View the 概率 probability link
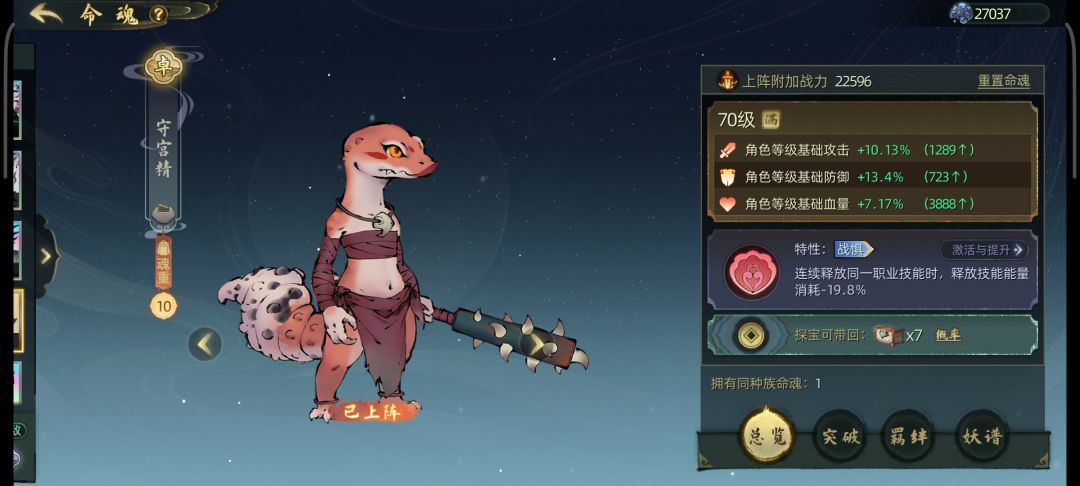Screen dimensions: 1080x486 [x=947, y=336]
